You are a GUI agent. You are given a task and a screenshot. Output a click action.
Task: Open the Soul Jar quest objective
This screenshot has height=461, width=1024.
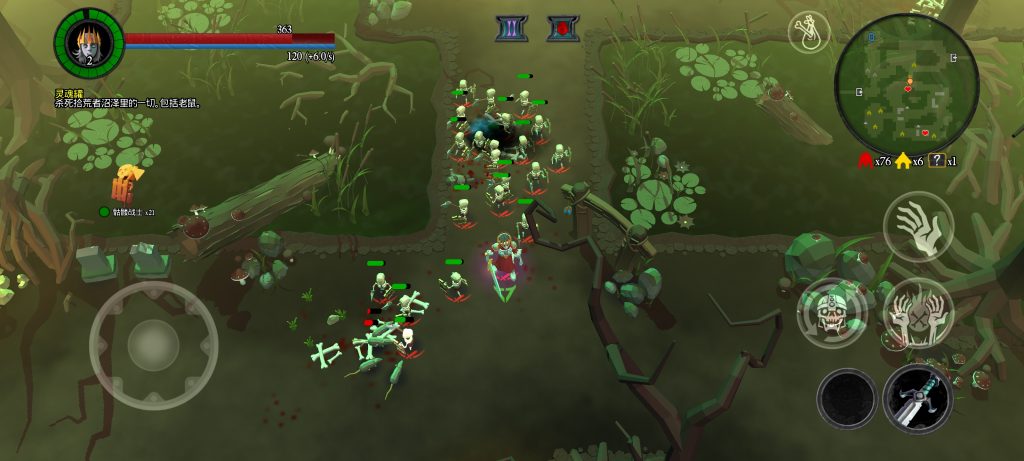click(128, 98)
